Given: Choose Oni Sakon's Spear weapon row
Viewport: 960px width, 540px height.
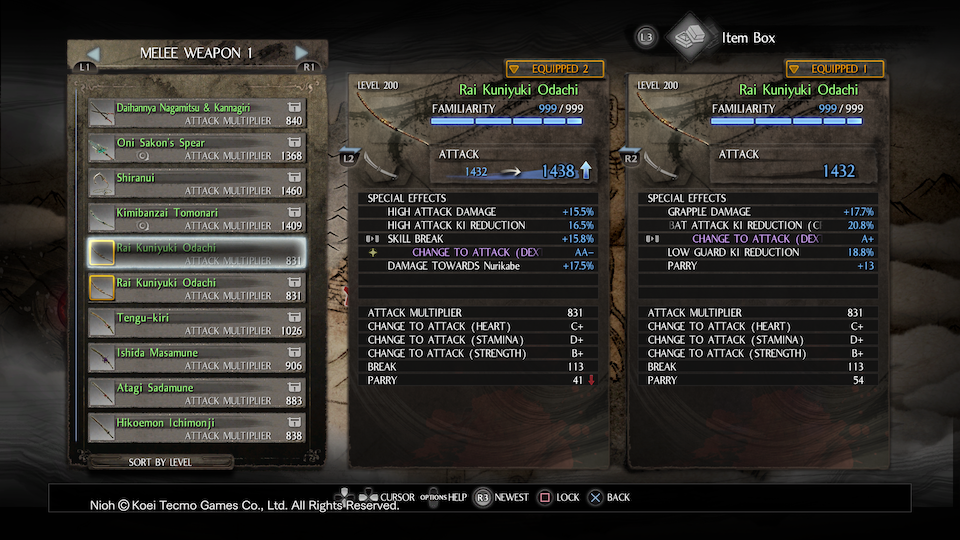Looking at the screenshot, I should 196,148.
